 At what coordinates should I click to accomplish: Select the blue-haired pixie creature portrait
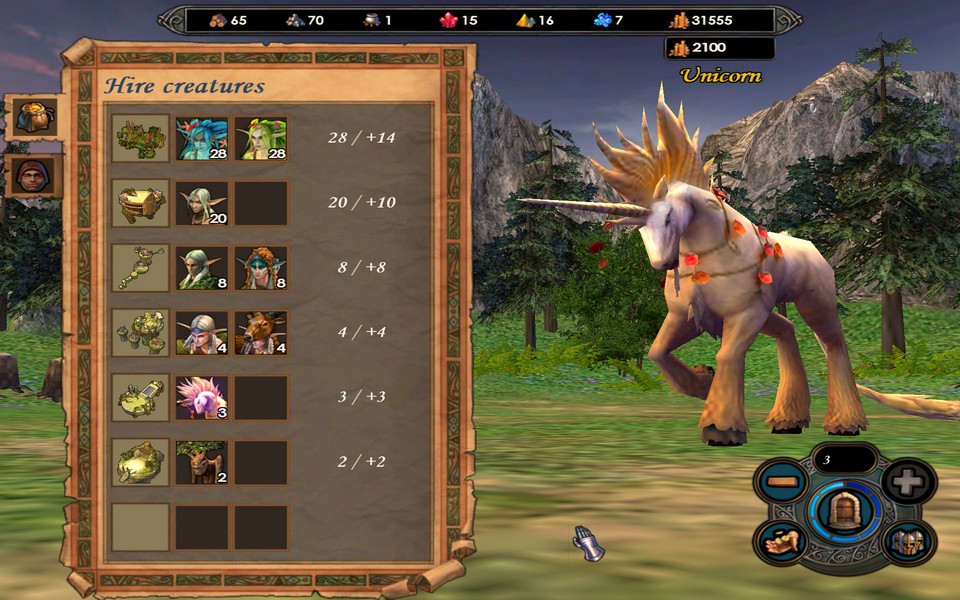pos(202,138)
